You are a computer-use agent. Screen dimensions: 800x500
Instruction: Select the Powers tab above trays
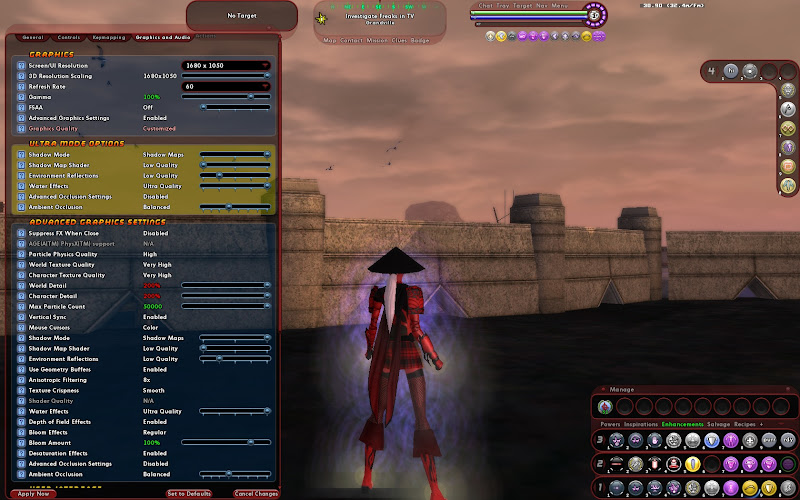609,424
